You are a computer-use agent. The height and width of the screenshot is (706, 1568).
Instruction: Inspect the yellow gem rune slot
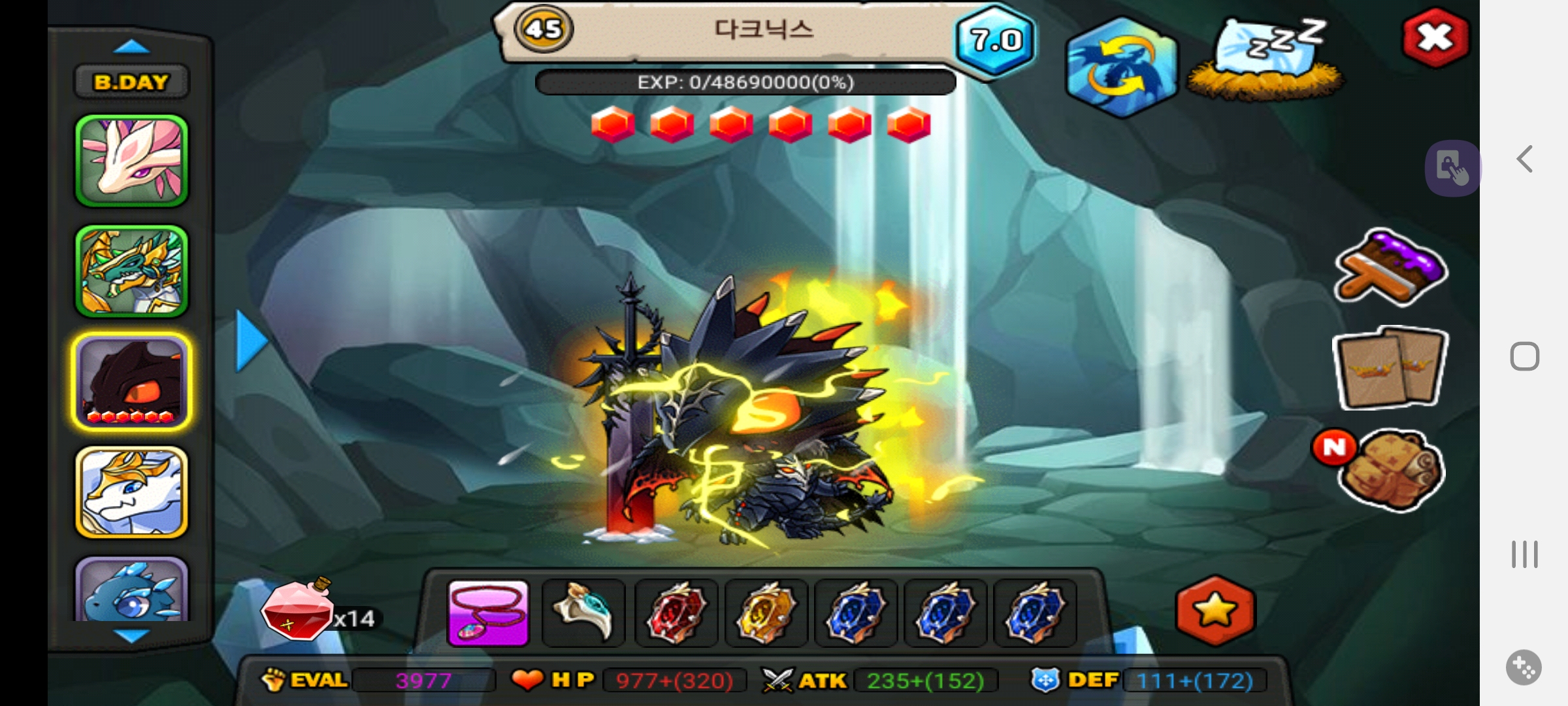tap(766, 613)
